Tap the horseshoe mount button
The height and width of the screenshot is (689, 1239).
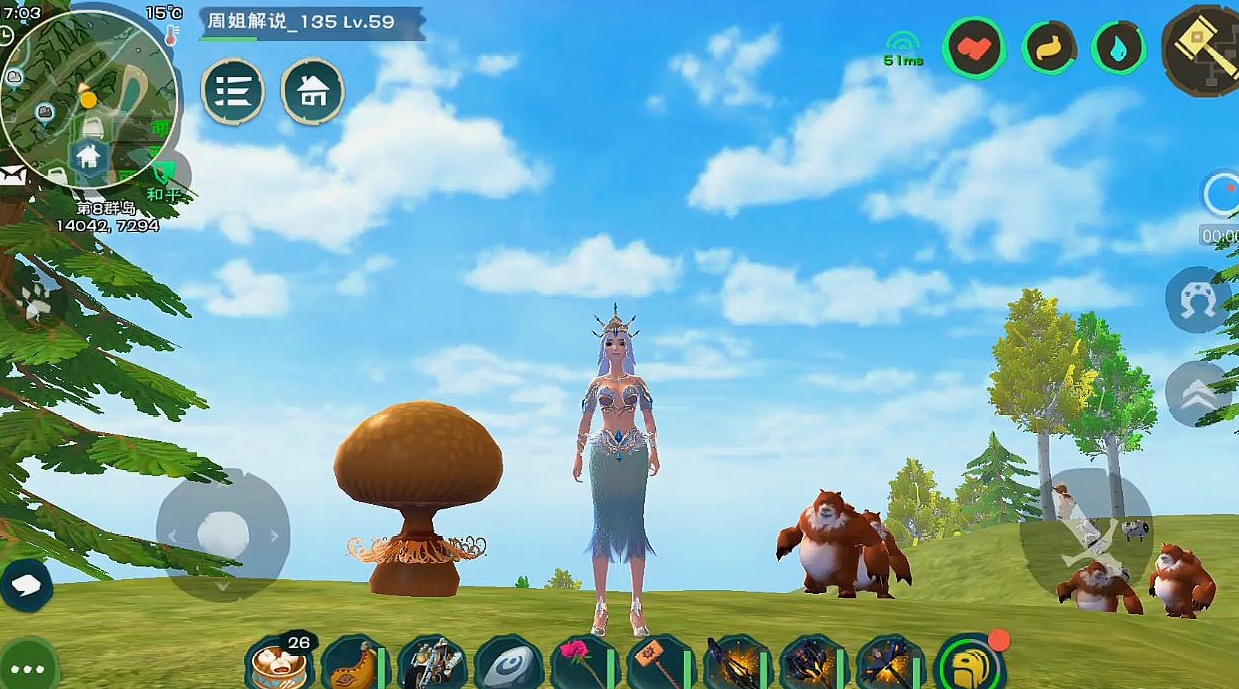click(1196, 300)
